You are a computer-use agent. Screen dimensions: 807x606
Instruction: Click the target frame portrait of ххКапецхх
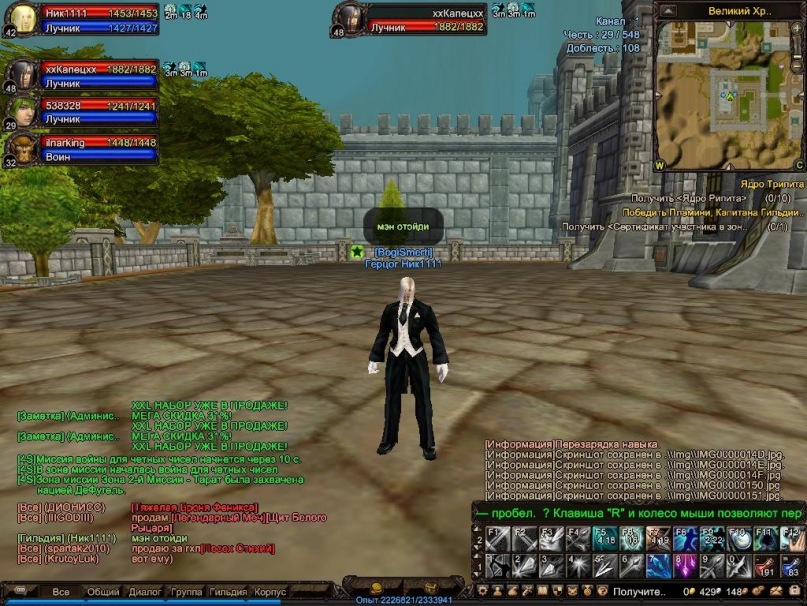click(350, 19)
